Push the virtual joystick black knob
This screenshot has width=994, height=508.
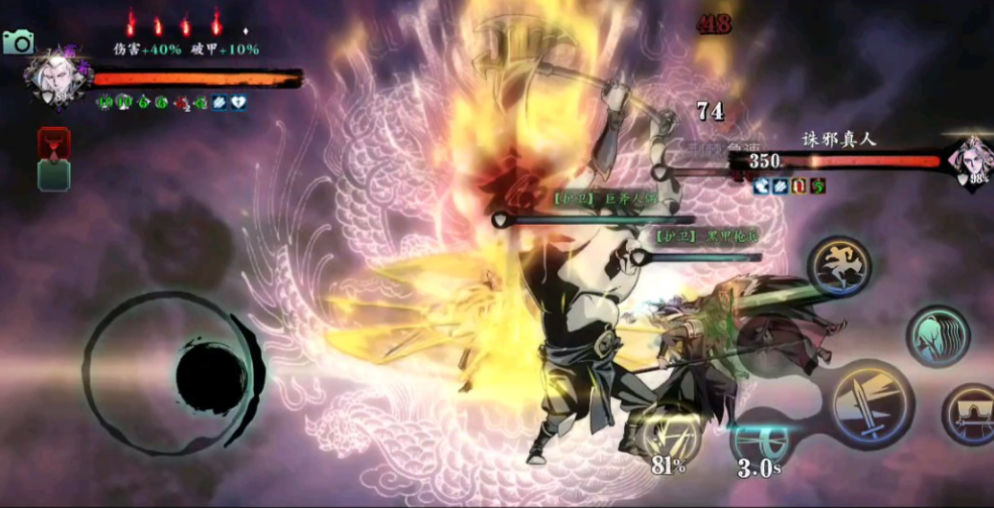[x=211, y=374]
